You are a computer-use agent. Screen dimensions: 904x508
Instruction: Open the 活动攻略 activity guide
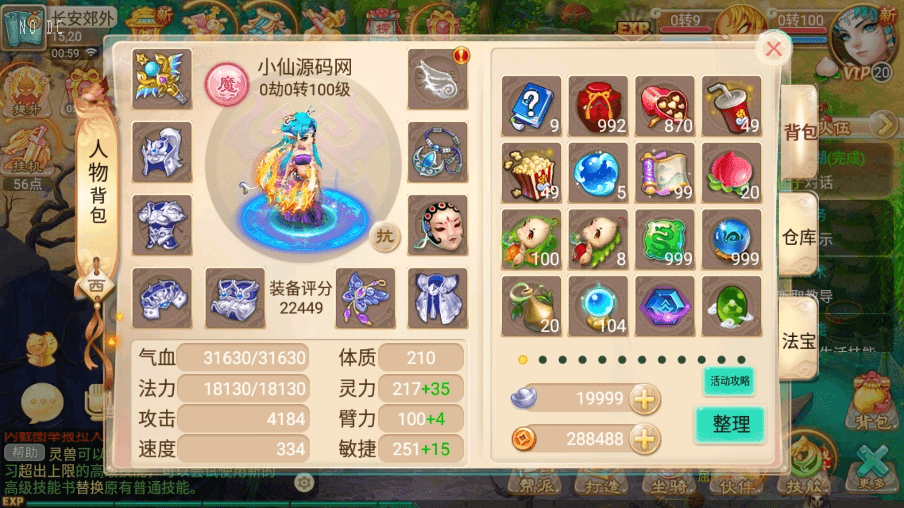729,381
